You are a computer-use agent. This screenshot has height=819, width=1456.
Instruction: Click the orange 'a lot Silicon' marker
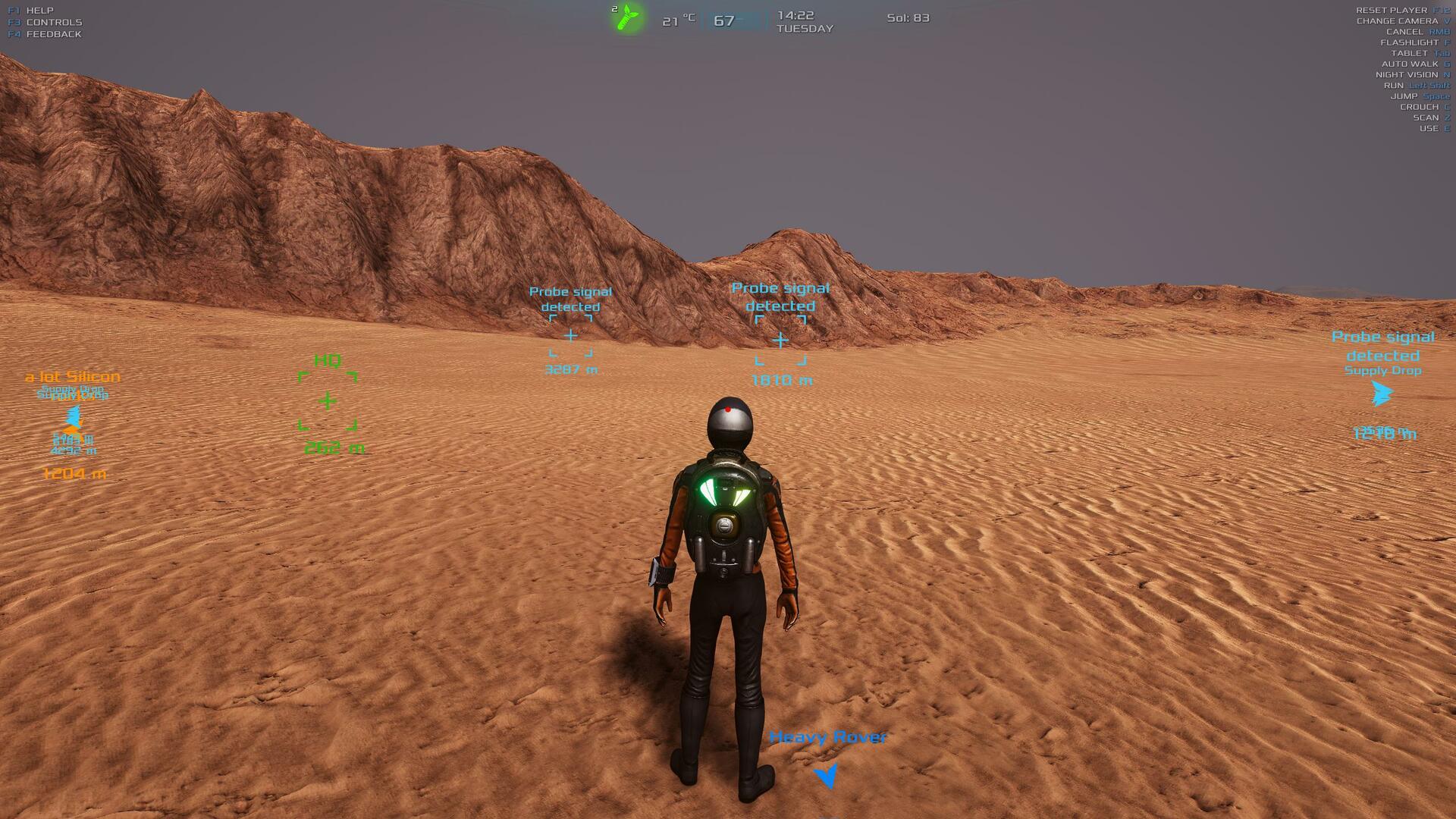[73, 377]
